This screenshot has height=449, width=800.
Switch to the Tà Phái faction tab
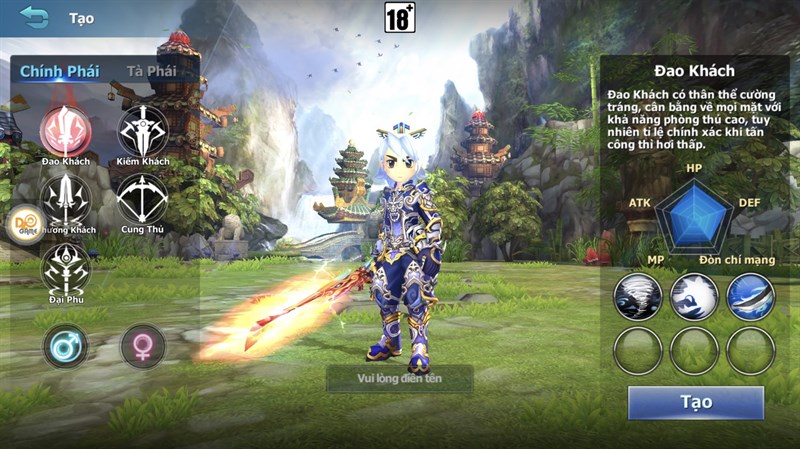(x=151, y=71)
